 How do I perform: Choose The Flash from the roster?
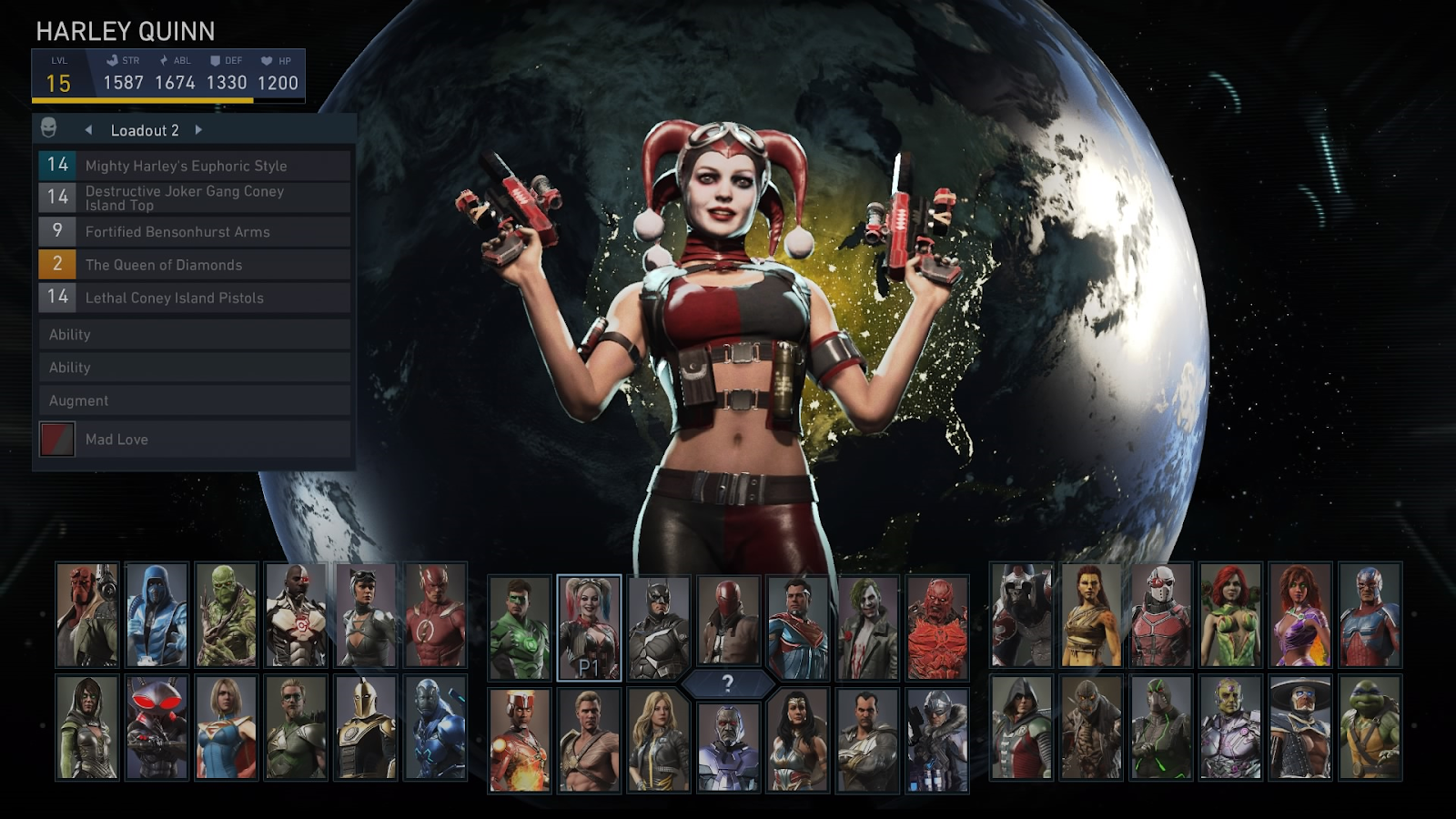click(x=435, y=615)
